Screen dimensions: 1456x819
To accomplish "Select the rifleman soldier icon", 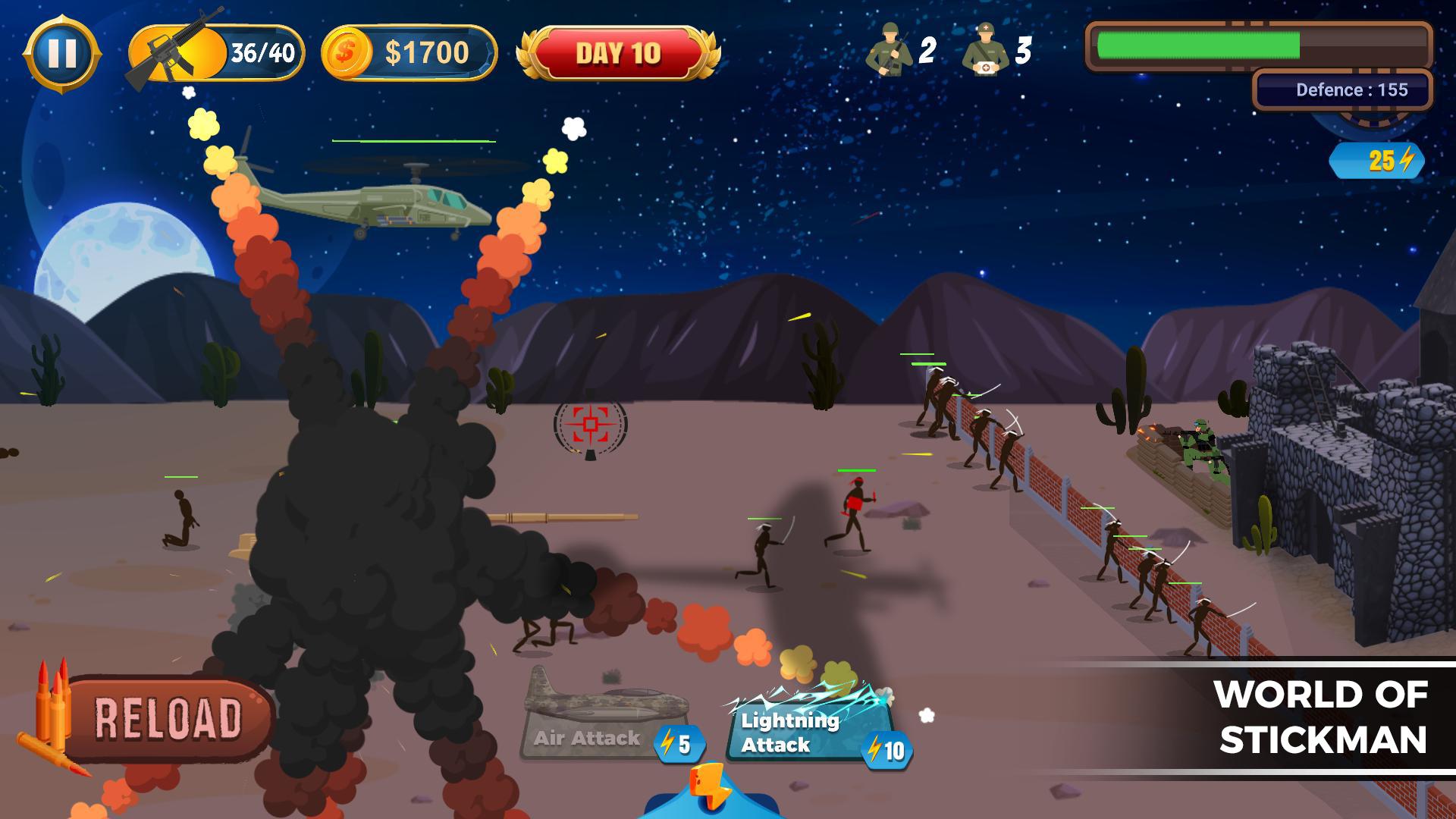I will [x=890, y=50].
